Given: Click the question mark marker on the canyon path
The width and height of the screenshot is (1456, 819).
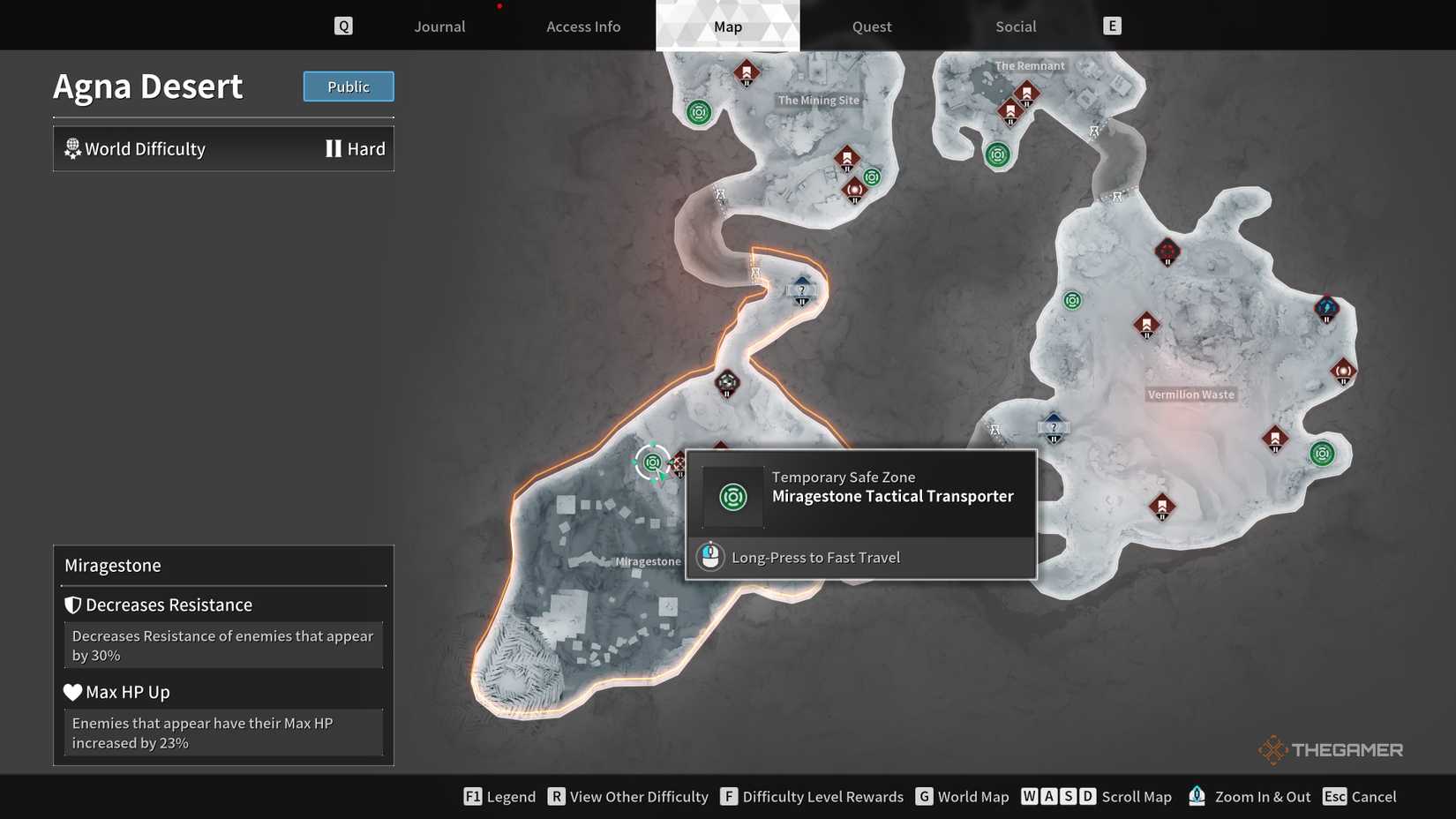Looking at the screenshot, I should 801,289.
